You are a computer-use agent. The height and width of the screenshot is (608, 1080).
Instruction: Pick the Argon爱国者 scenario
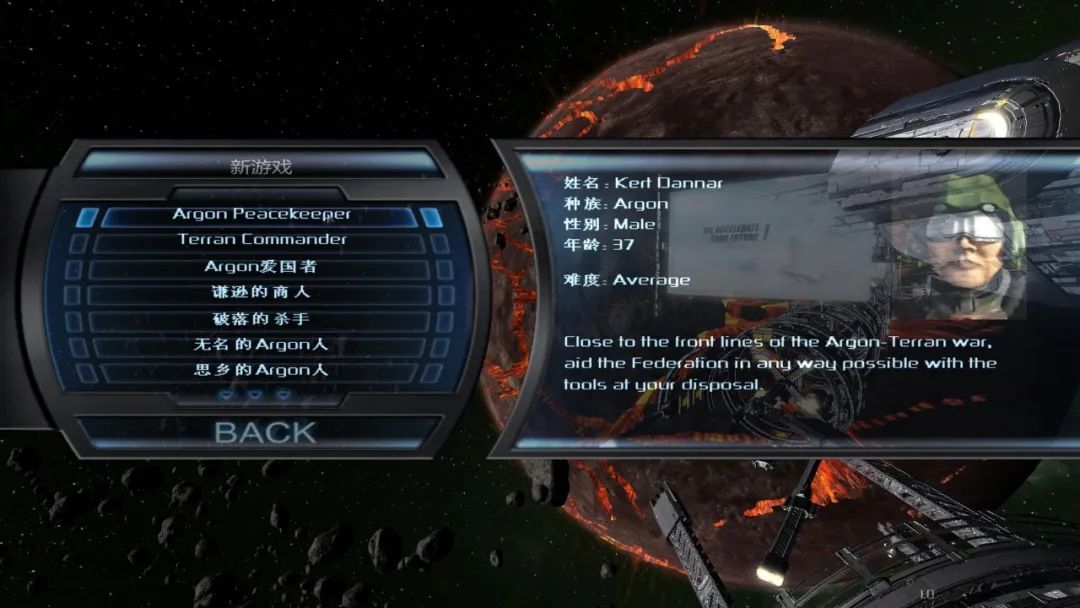click(x=260, y=267)
